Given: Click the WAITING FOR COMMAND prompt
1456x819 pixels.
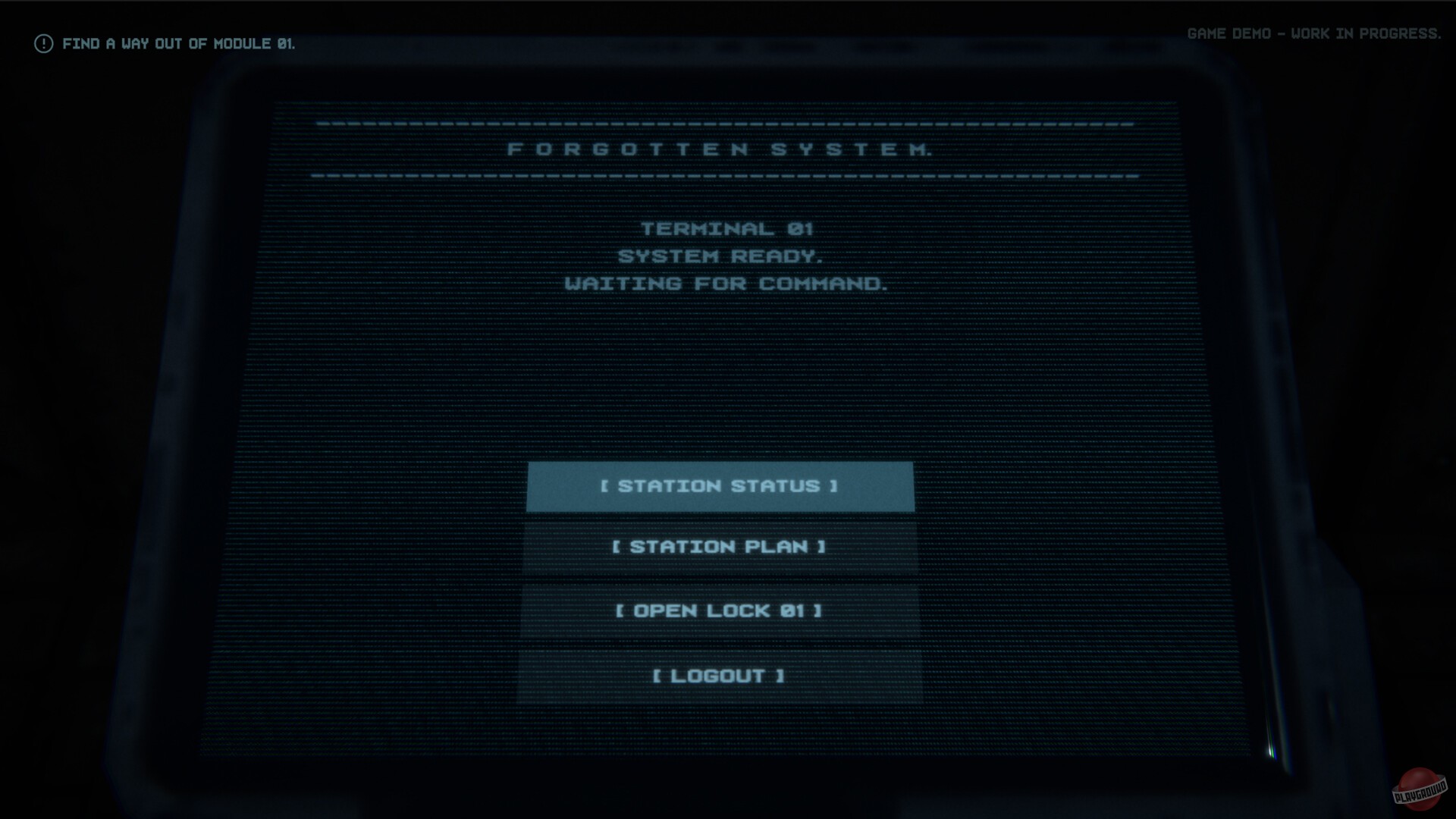Looking at the screenshot, I should [724, 284].
